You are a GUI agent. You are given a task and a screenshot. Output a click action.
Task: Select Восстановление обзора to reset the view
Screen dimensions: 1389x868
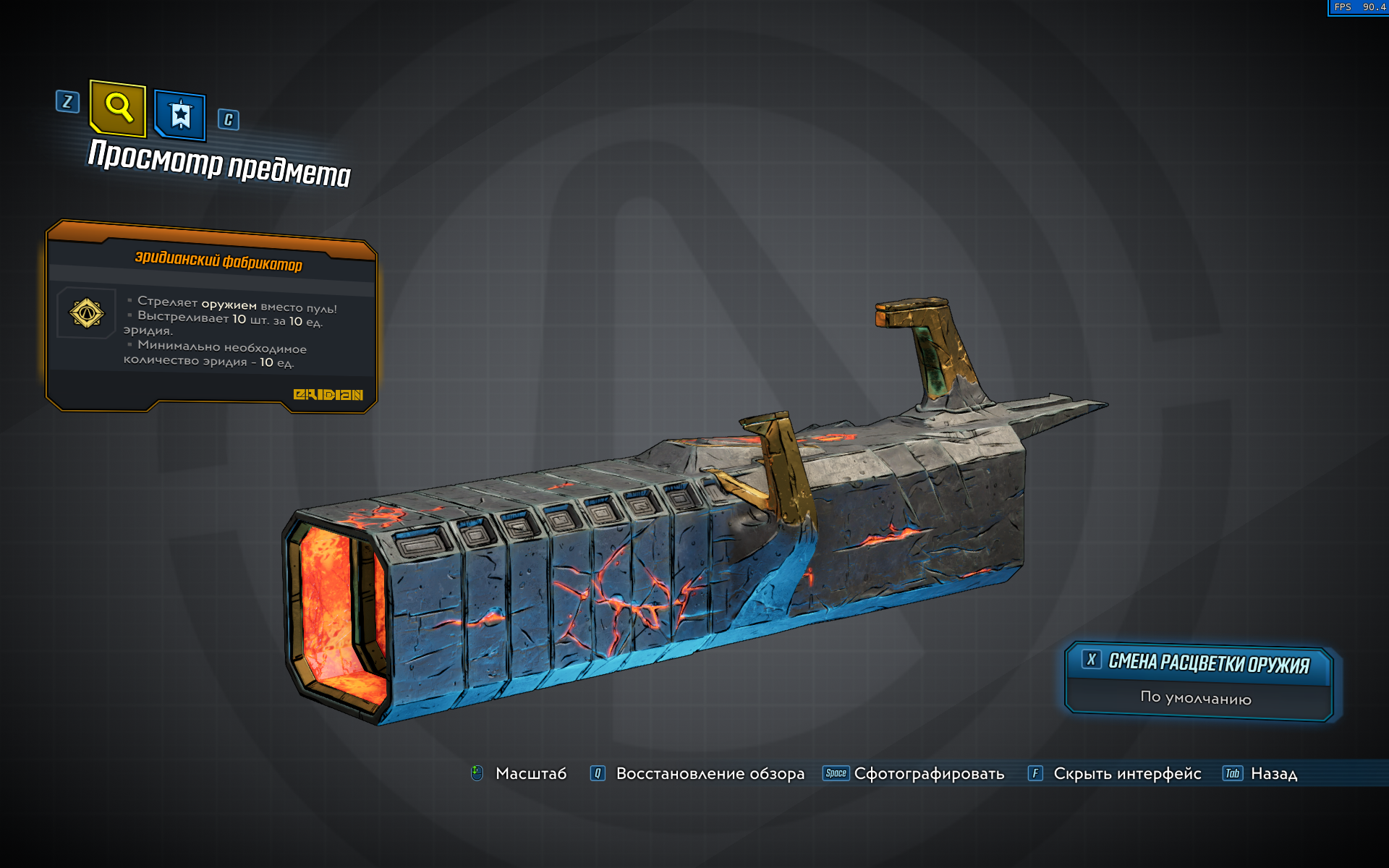pyautogui.click(x=710, y=773)
